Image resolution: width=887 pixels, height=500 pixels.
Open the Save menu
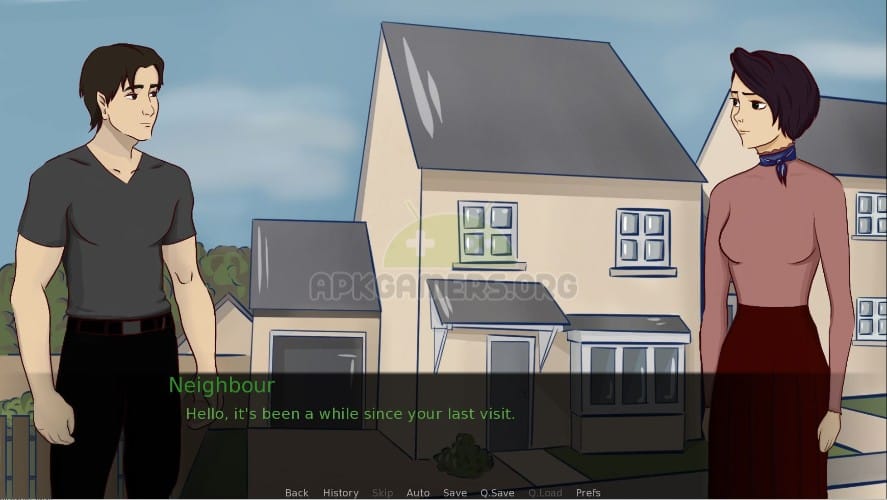455,493
